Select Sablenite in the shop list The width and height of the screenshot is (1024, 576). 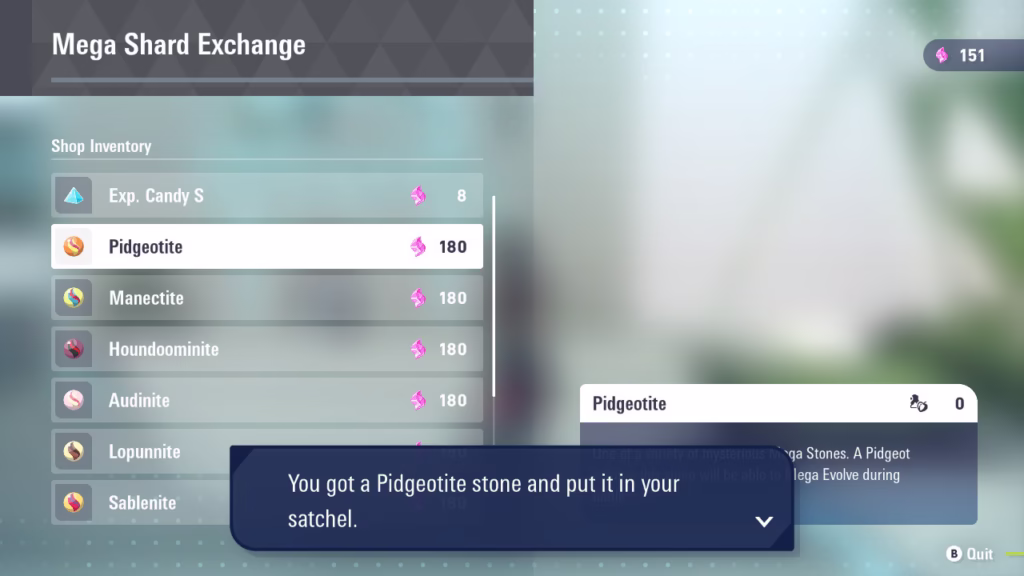coord(140,502)
